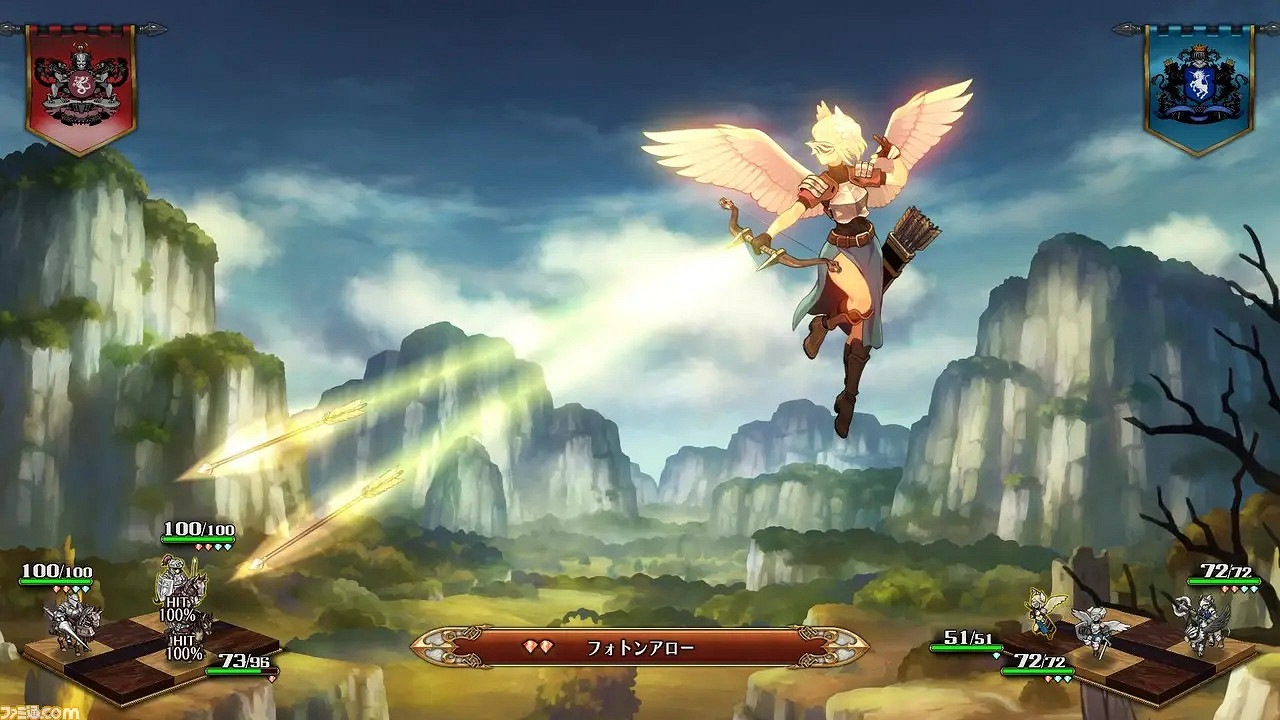The width and height of the screenshot is (1280, 720).
Task: Select the gryphon rider unit on the right
Action: click(1206, 623)
